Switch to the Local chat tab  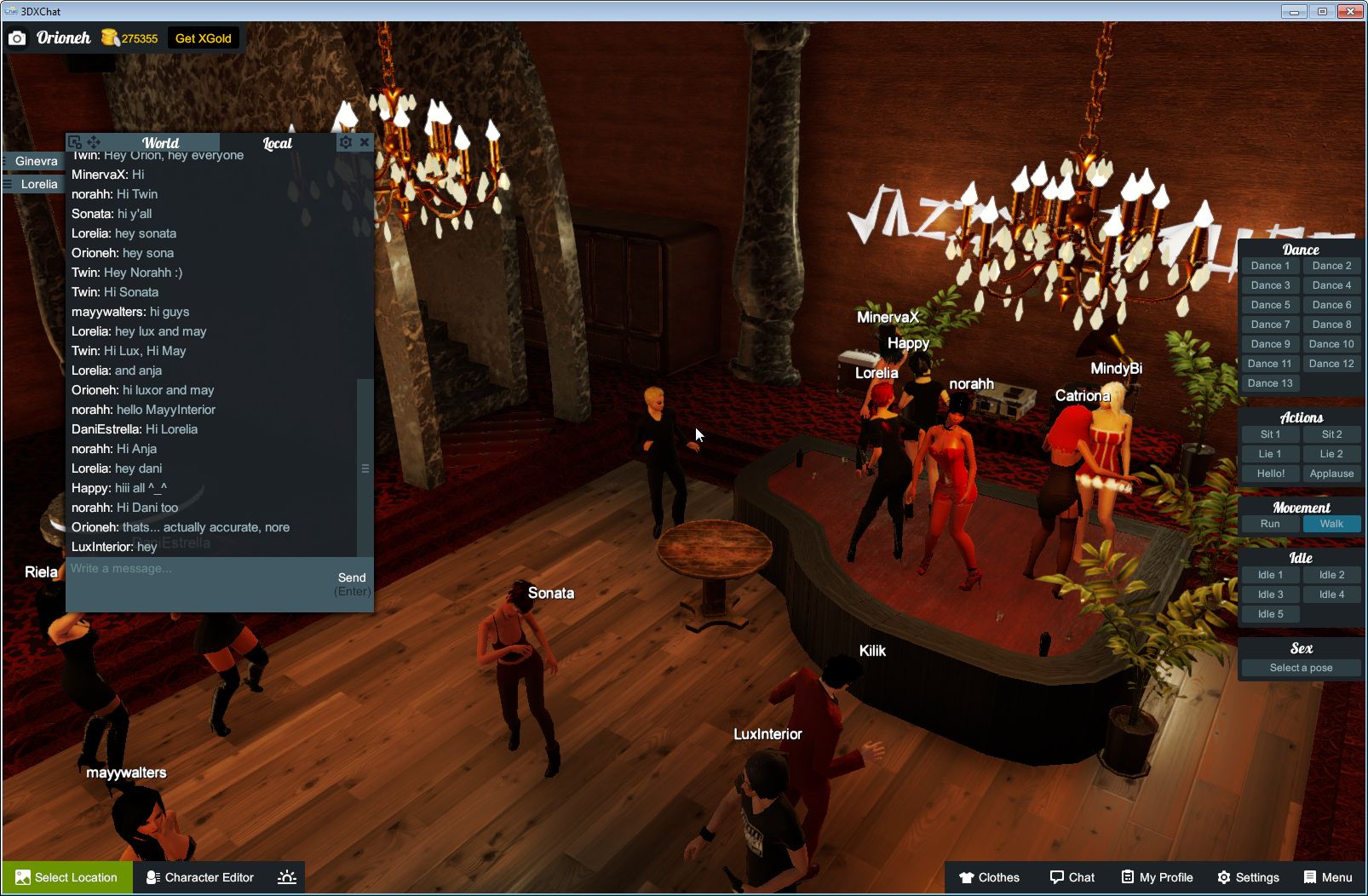point(278,142)
